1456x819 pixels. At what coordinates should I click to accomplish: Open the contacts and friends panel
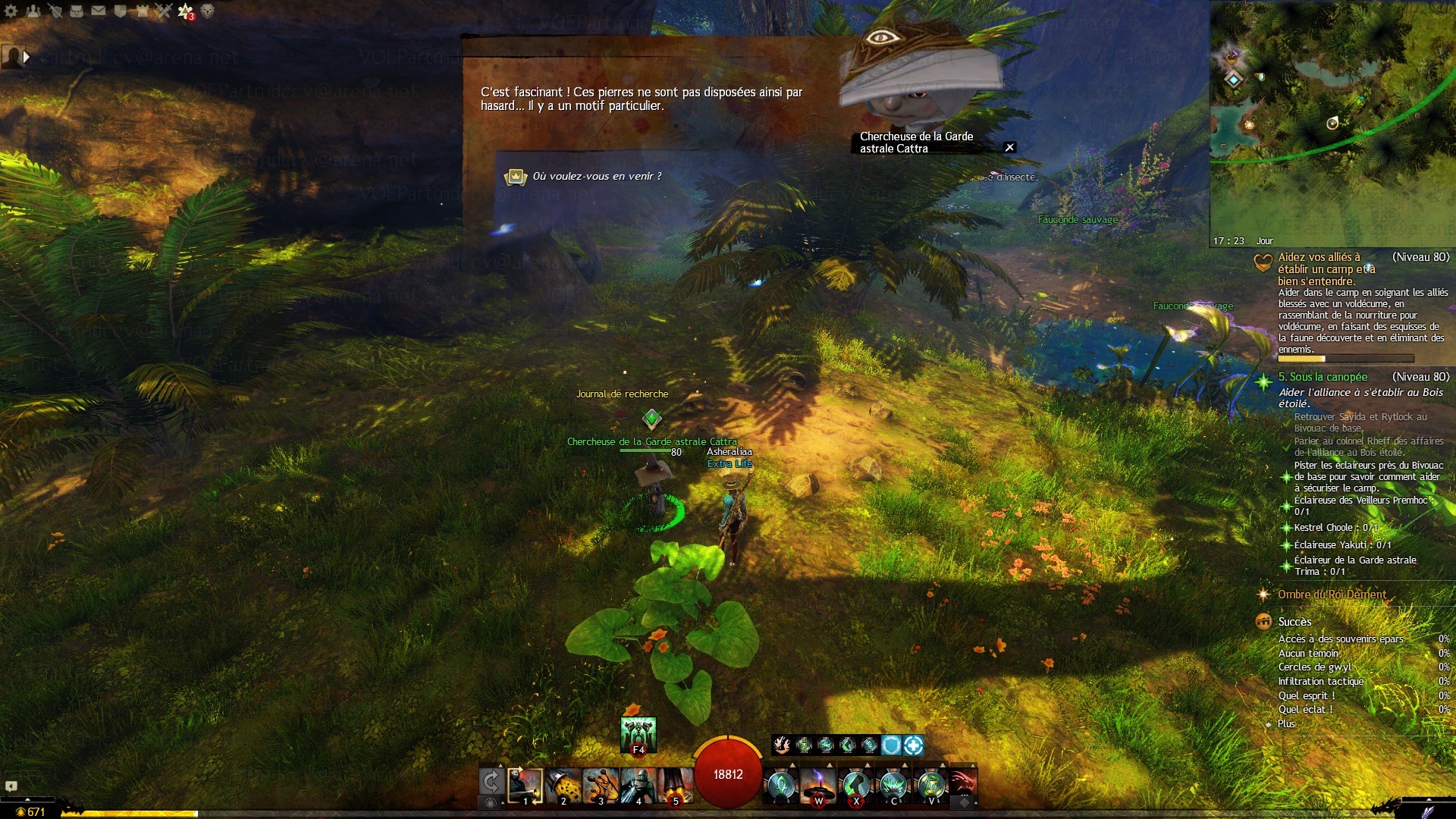[x=33, y=11]
